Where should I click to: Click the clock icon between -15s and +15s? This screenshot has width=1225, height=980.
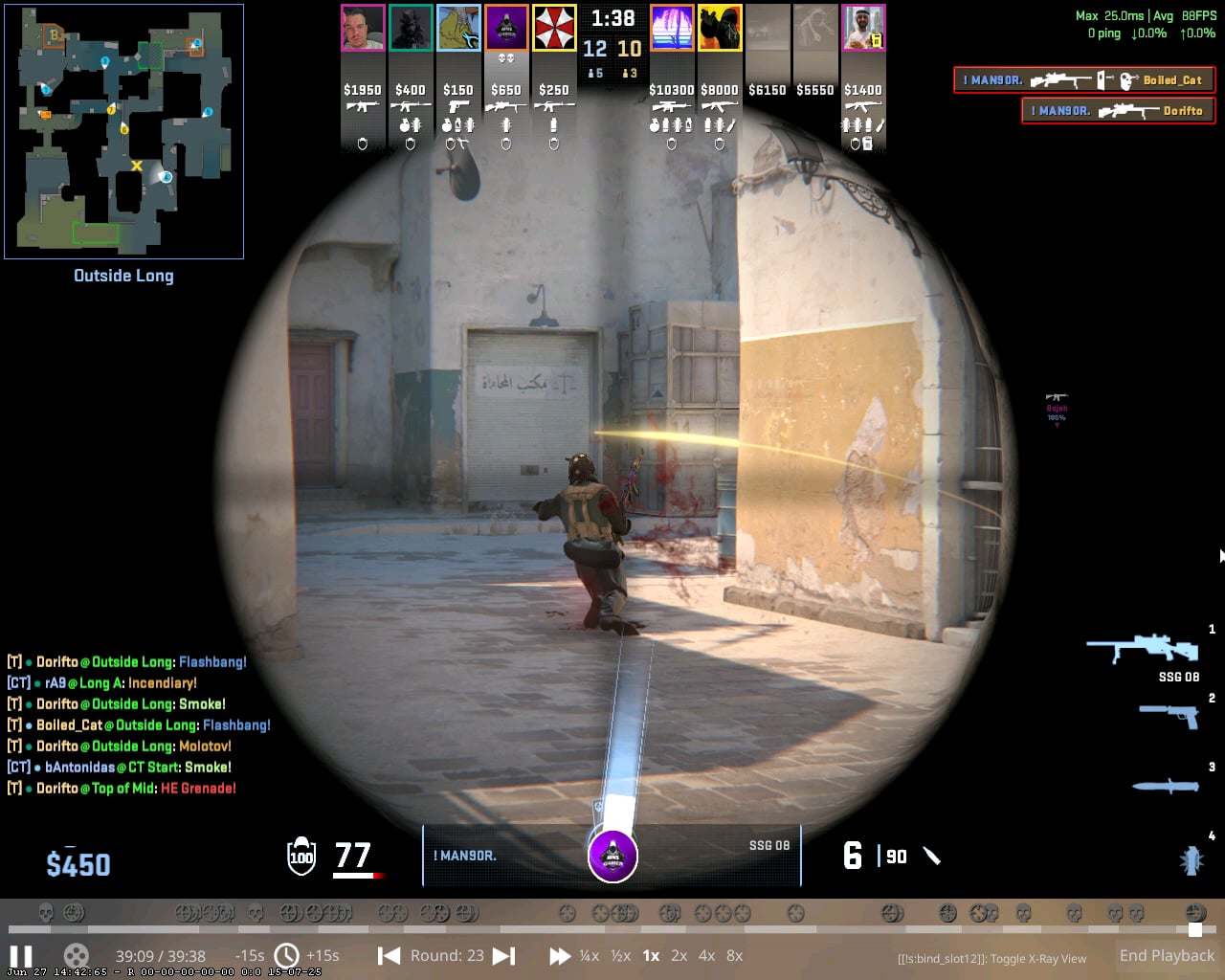(x=286, y=955)
